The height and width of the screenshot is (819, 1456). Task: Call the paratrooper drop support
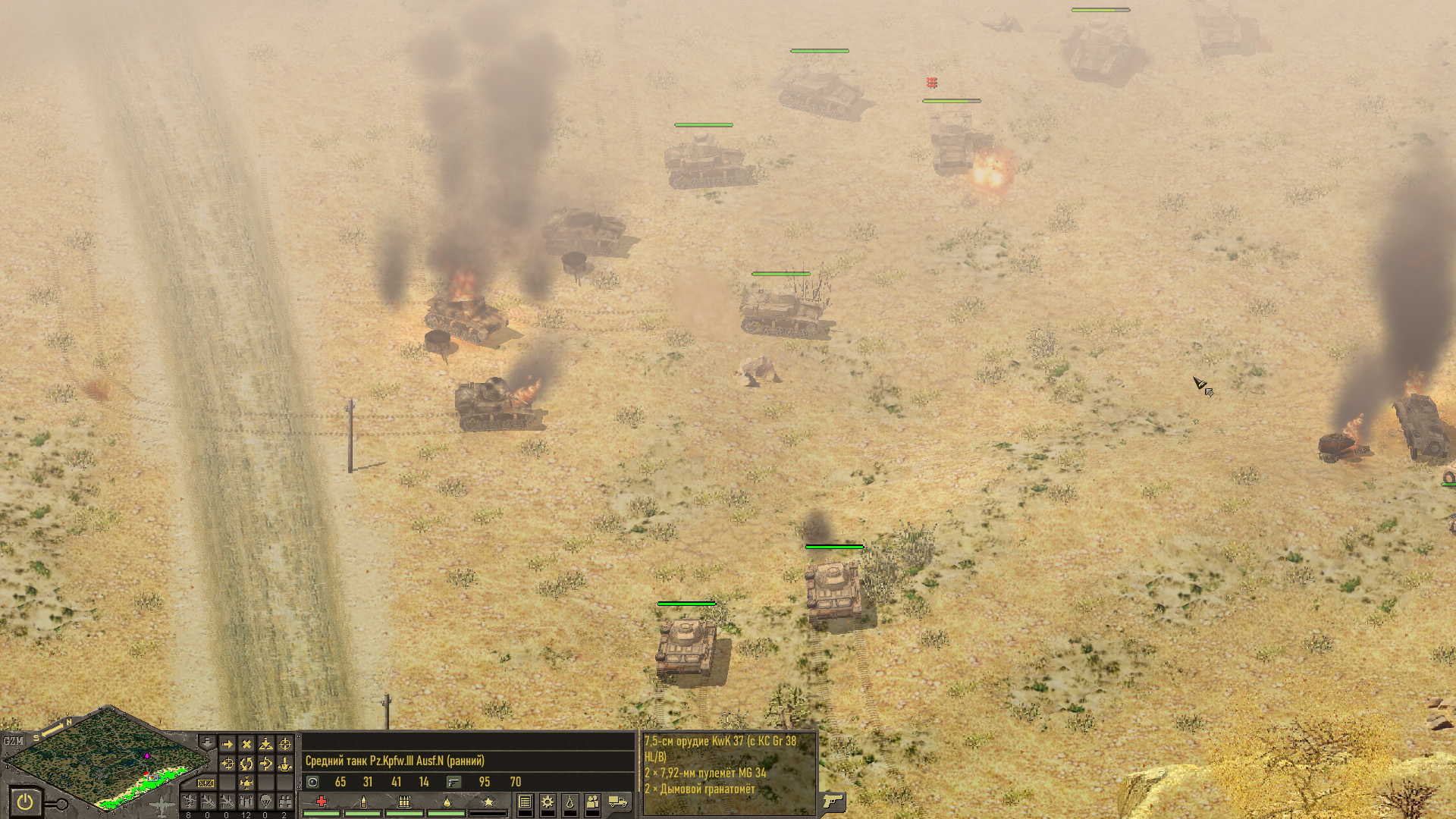pos(265,801)
